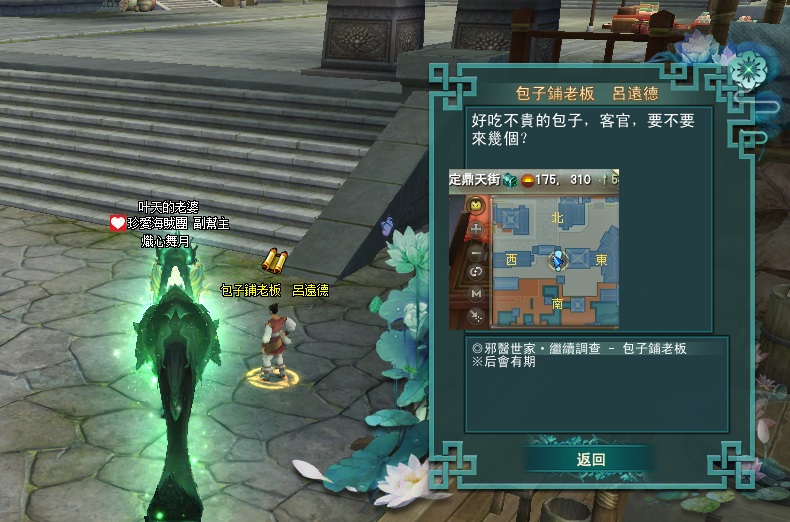This screenshot has width=790, height=522.
Task: Click the diagonal arrow button below minimap's M
Action: [476, 316]
